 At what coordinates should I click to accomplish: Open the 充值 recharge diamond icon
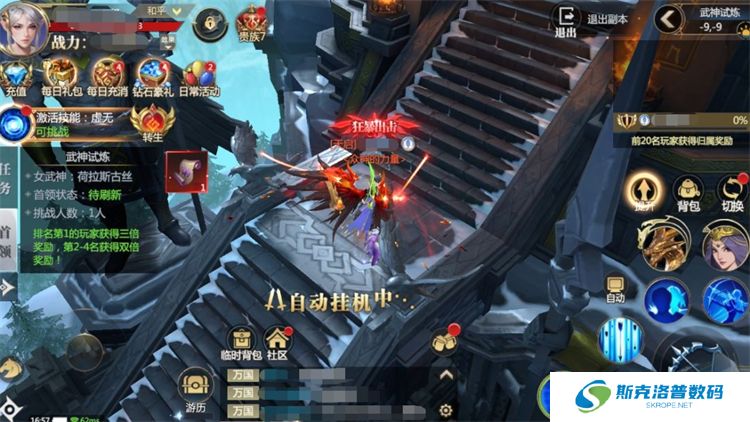point(16,75)
